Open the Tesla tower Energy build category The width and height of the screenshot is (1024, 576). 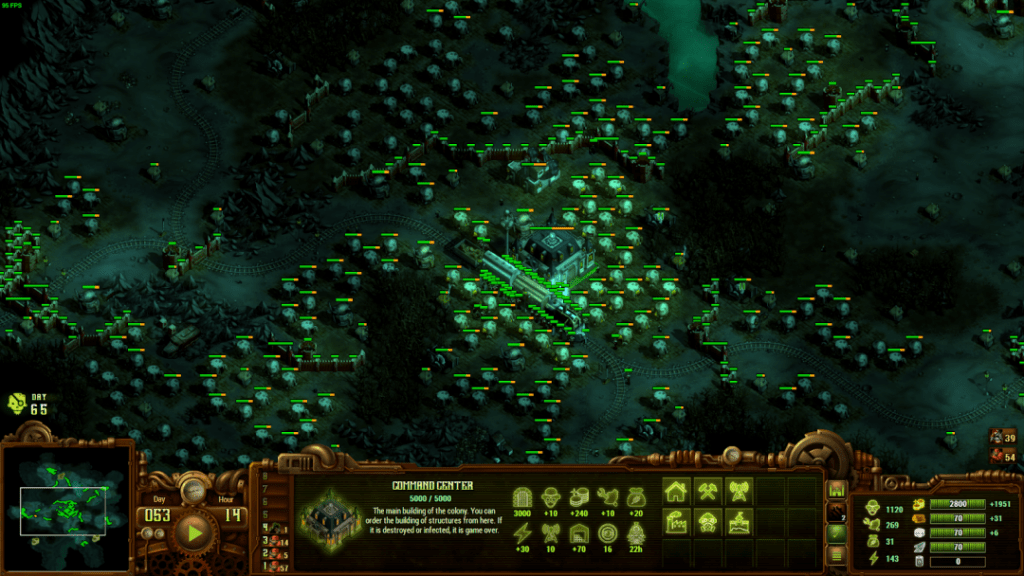point(741,491)
